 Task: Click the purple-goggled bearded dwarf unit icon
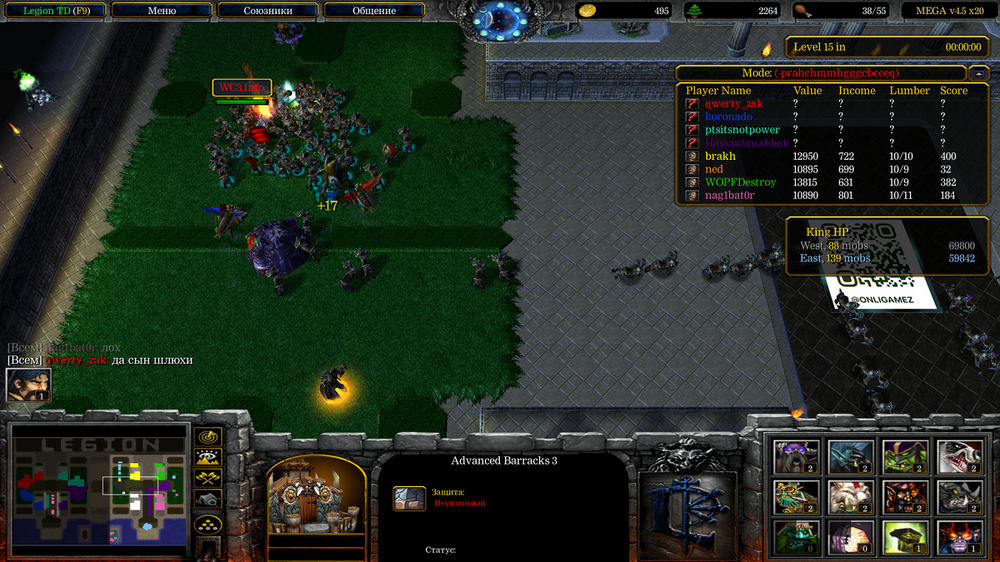click(797, 456)
